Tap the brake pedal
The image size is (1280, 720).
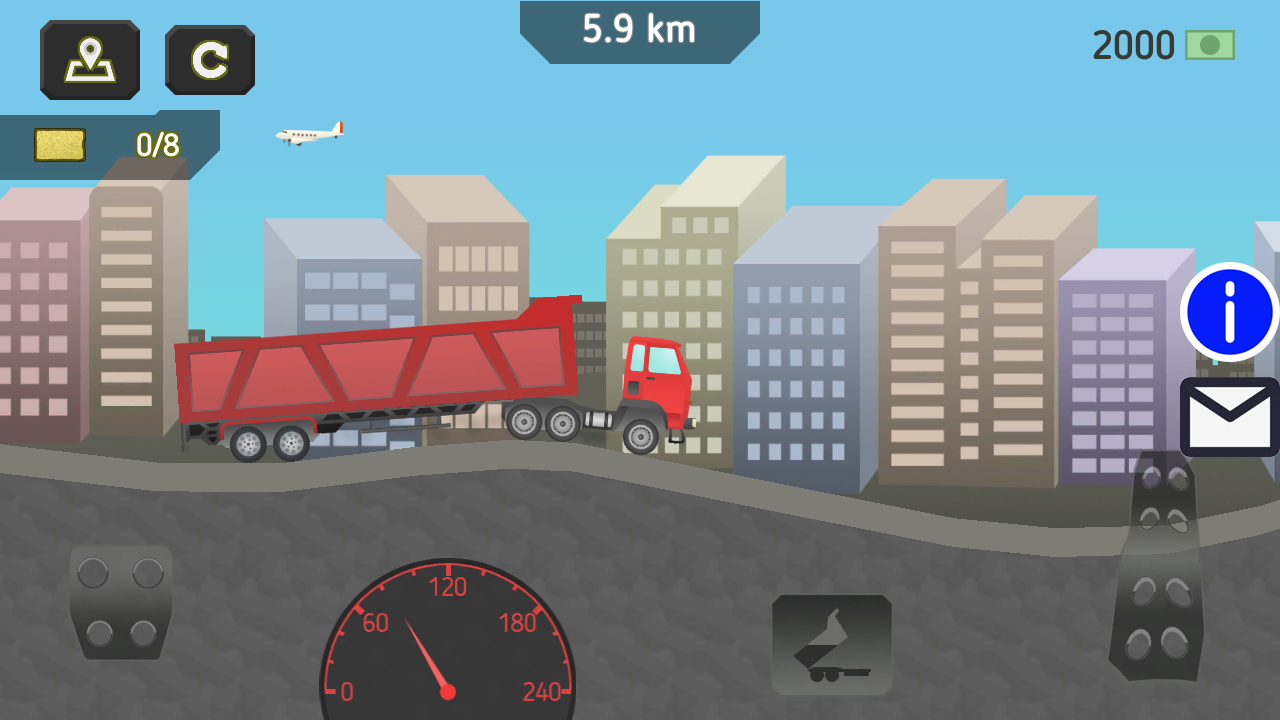pos(121,602)
